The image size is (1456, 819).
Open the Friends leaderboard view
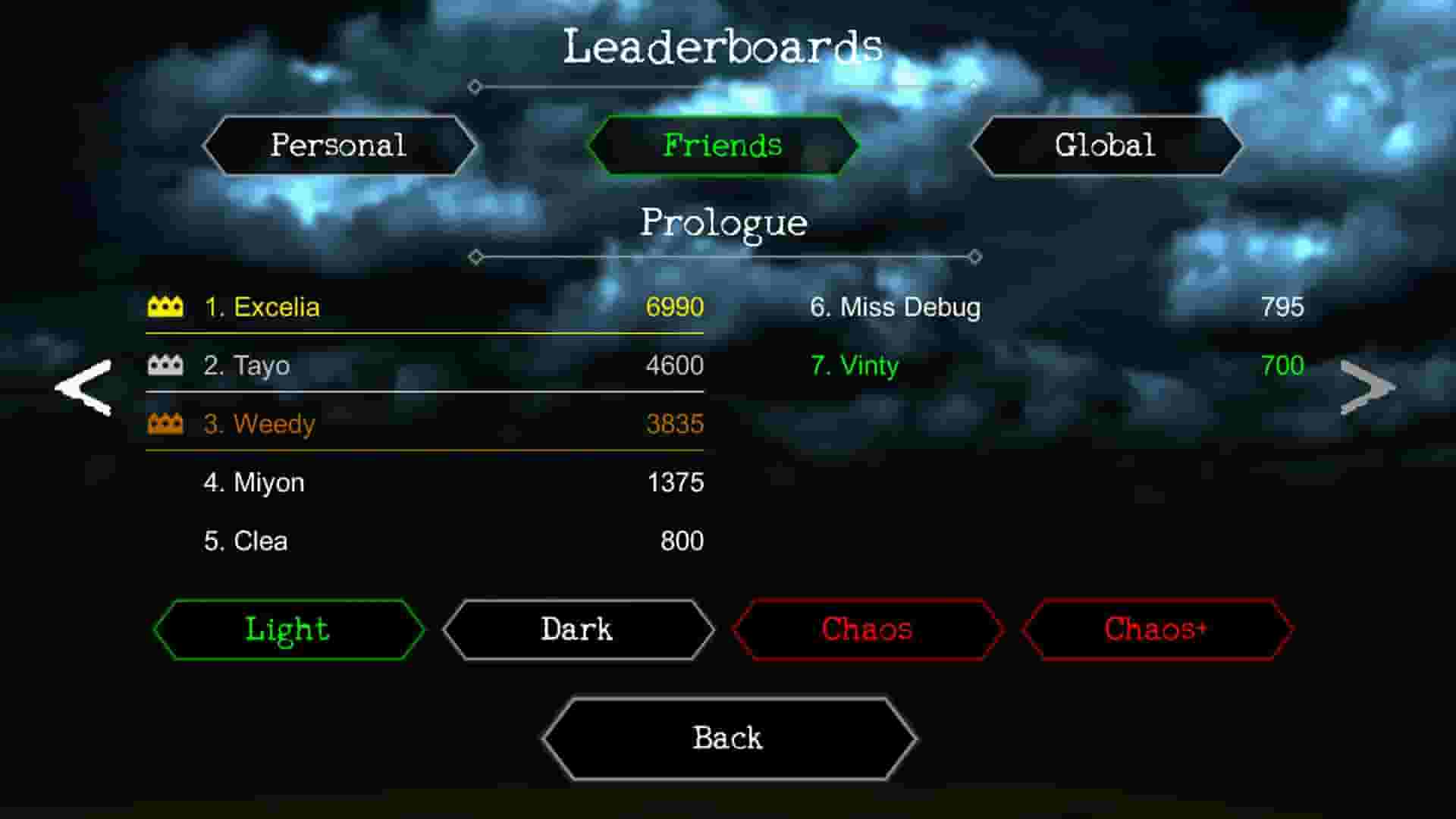point(723,145)
